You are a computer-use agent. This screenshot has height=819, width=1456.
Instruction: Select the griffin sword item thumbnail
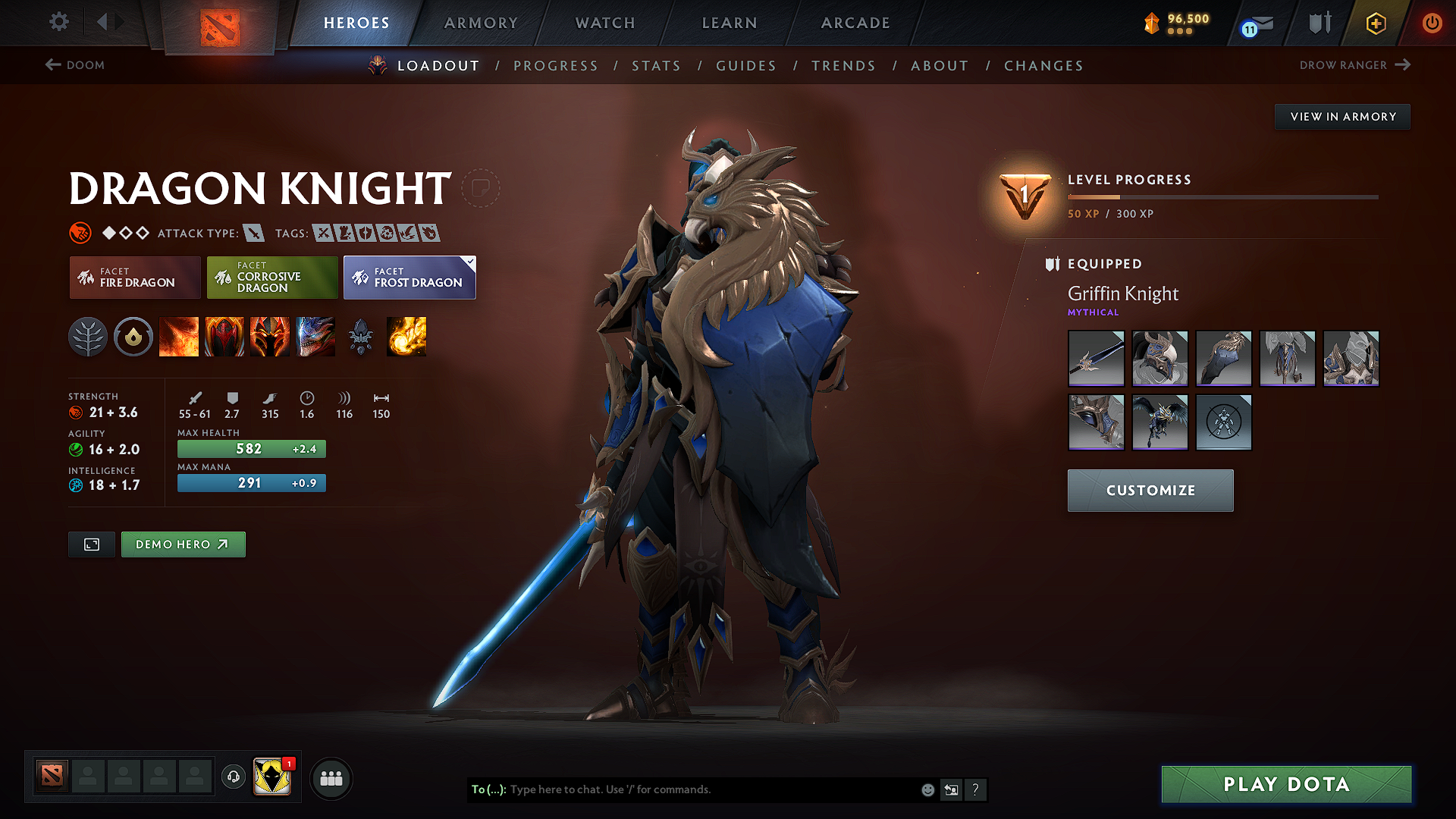[1096, 358]
